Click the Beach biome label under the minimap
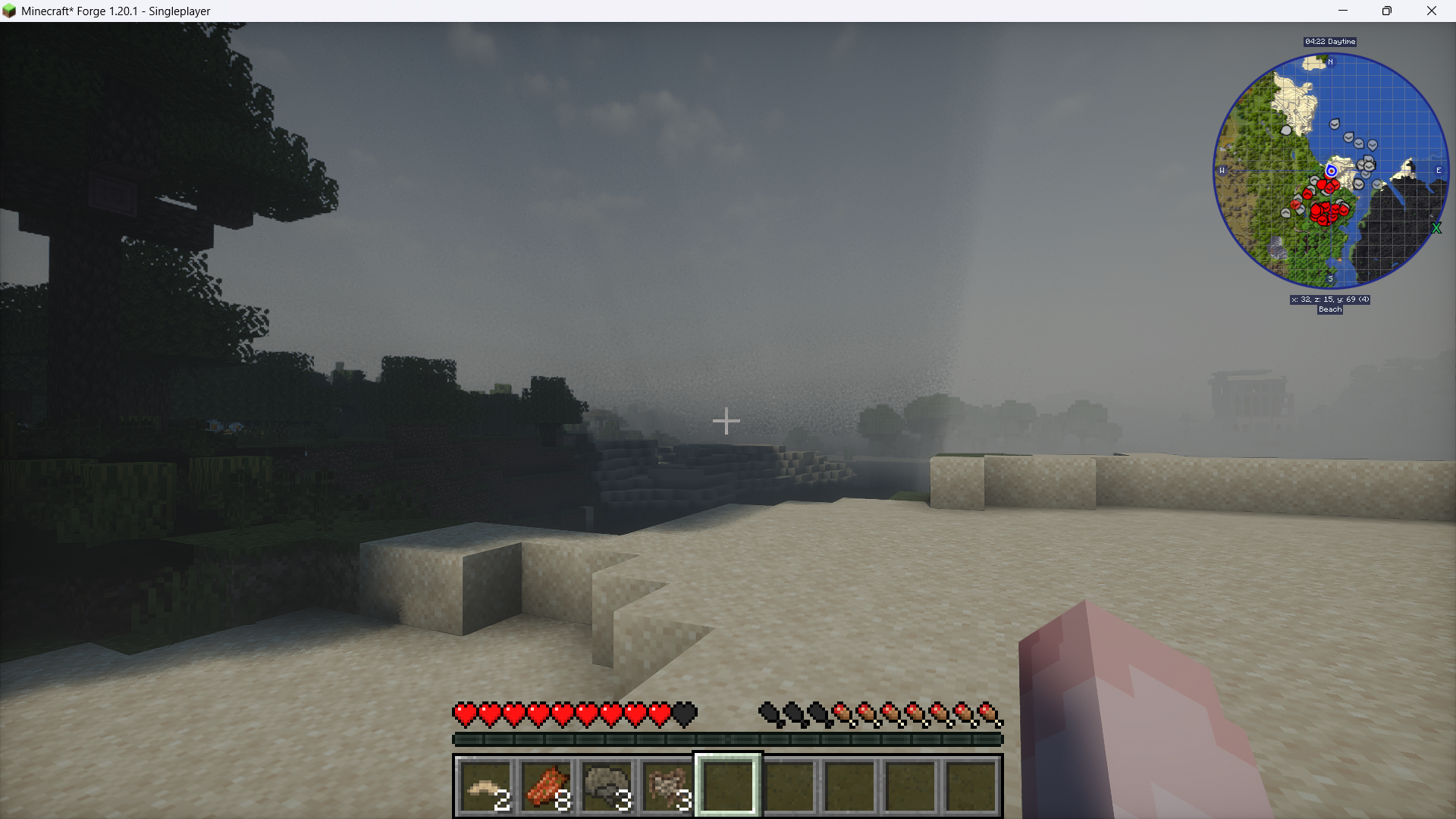Screen dimensions: 1456x819 (x=1330, y=309)
